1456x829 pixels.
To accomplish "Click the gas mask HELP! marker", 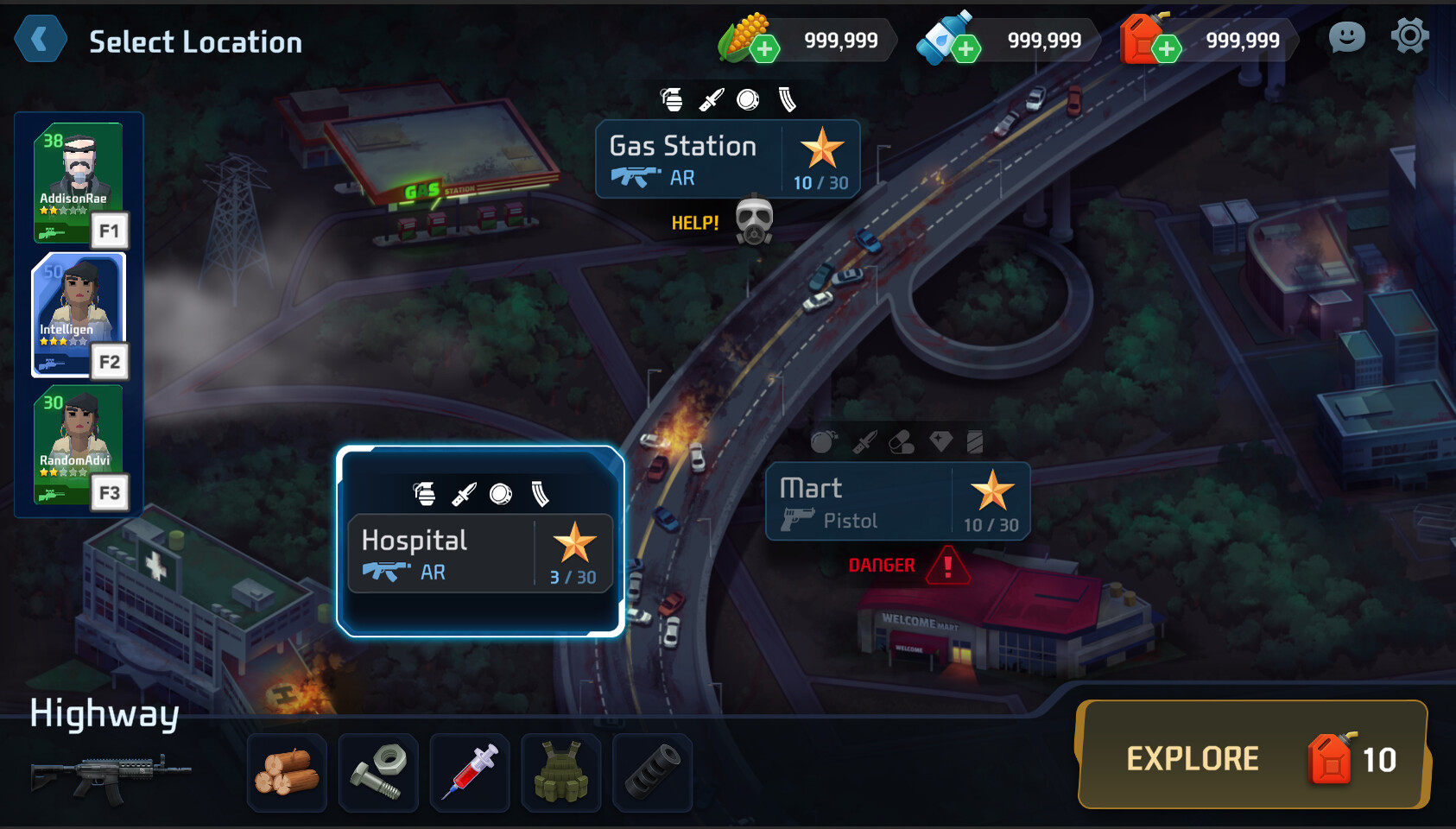I will click(x=753, y=221).
